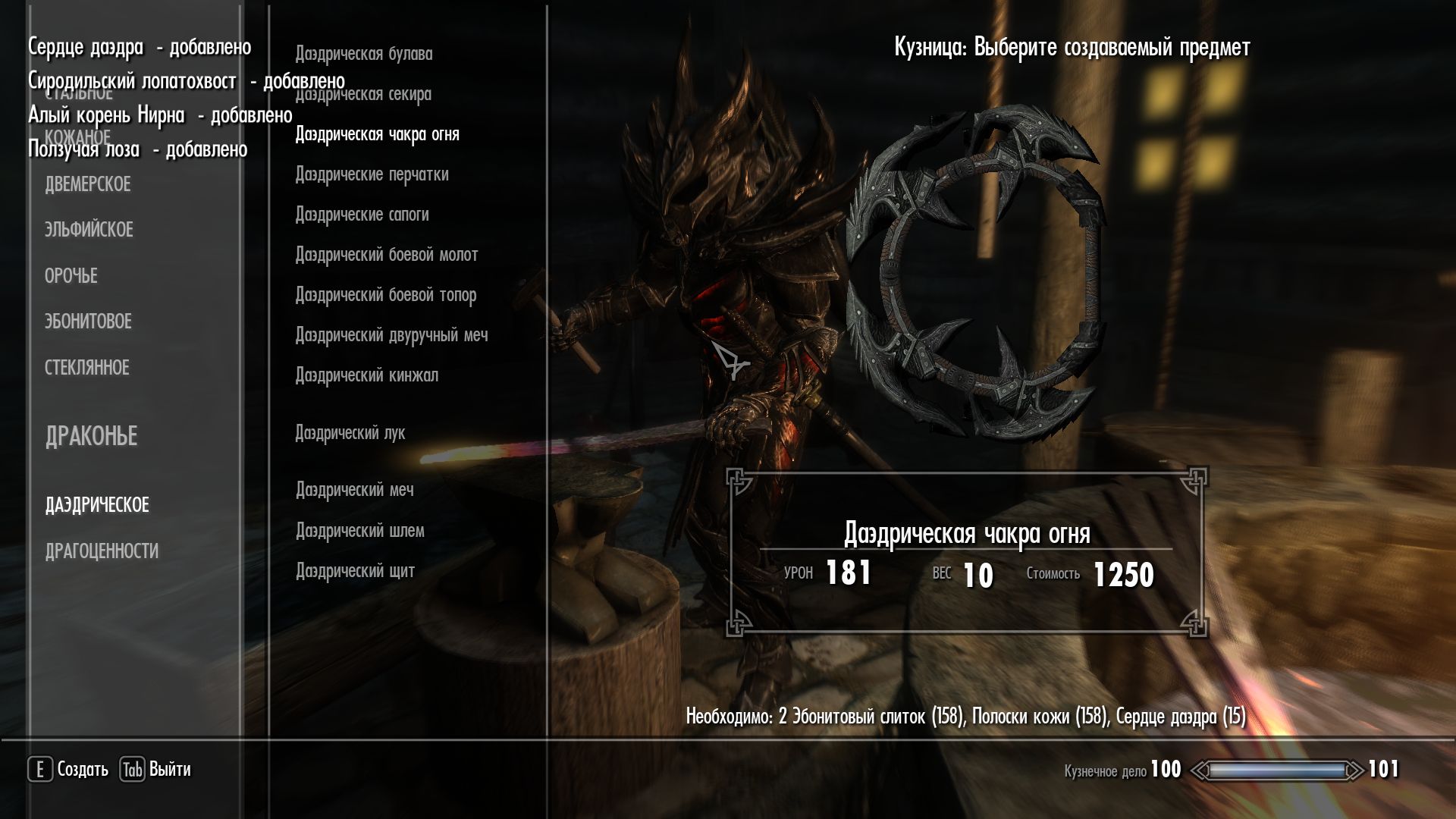Select Даэдрический боевой топор
This screenshot has height=819, width=1456.
385,295
